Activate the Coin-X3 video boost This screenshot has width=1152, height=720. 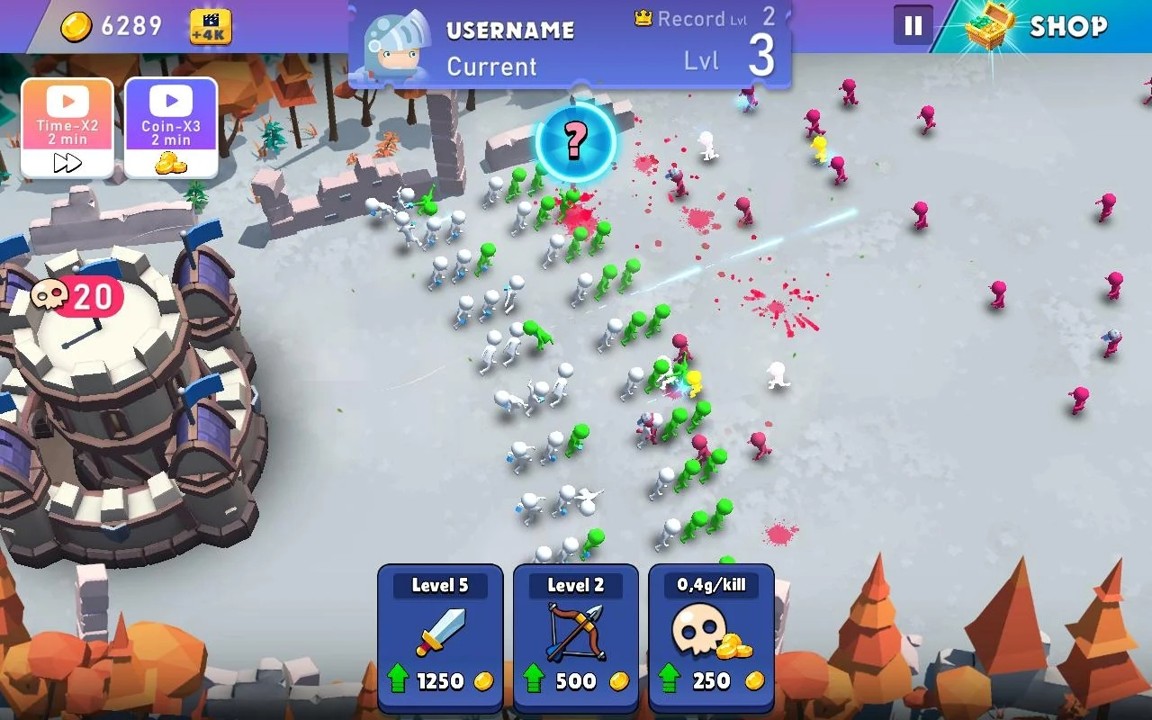tap(171, 128)
